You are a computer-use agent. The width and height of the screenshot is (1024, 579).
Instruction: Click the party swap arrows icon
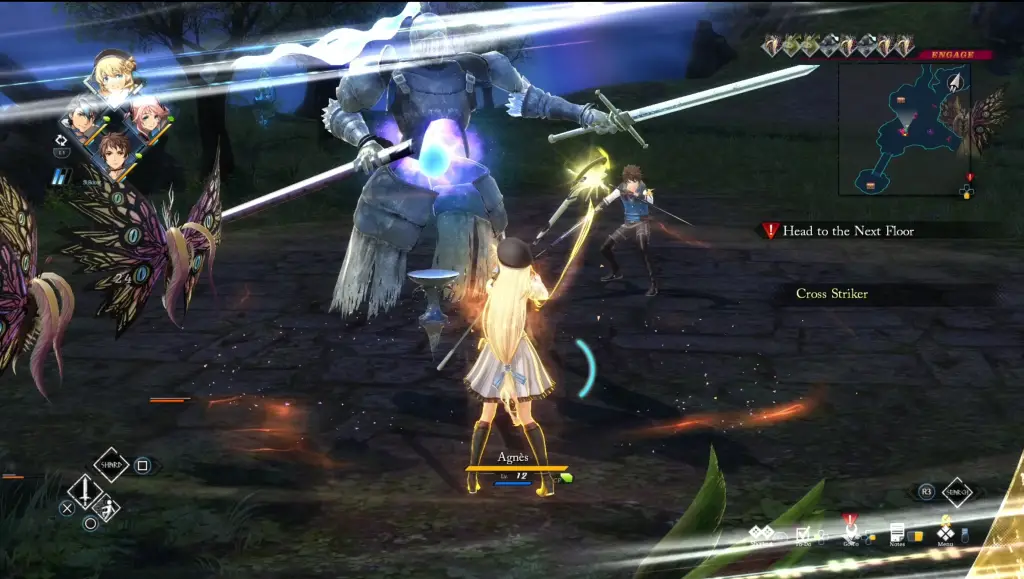click(61, 140)
